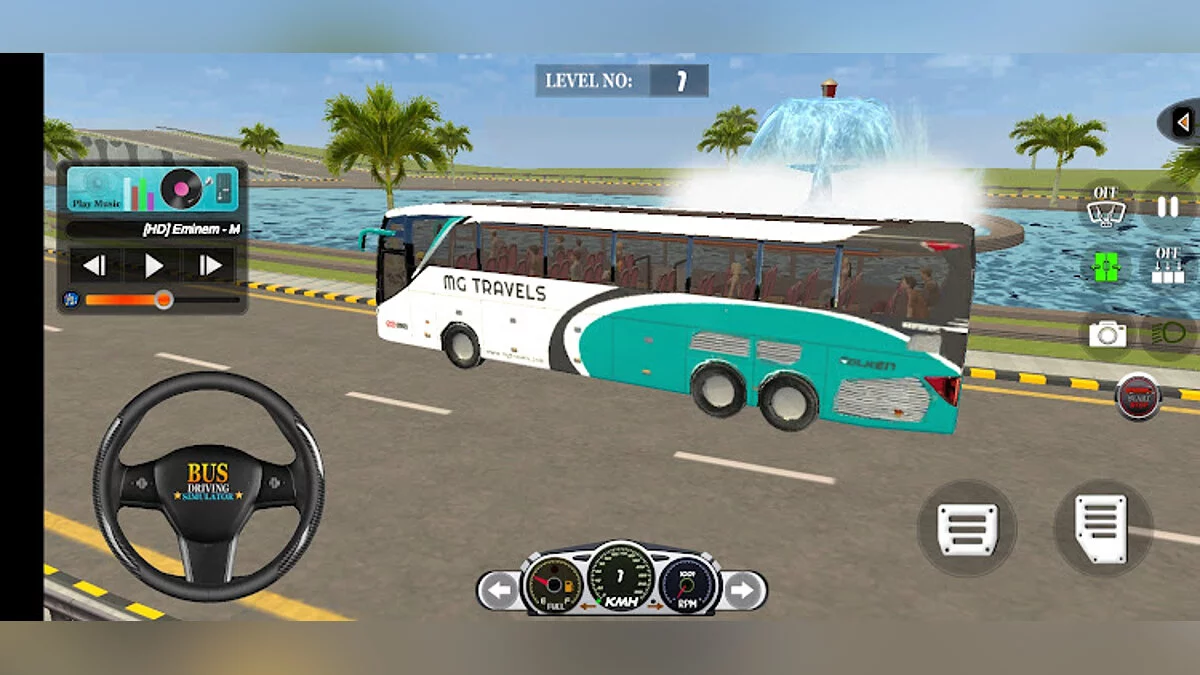Skip to the next music track
The height and width of the screenshot is (675, 1200).
point(211,266)
